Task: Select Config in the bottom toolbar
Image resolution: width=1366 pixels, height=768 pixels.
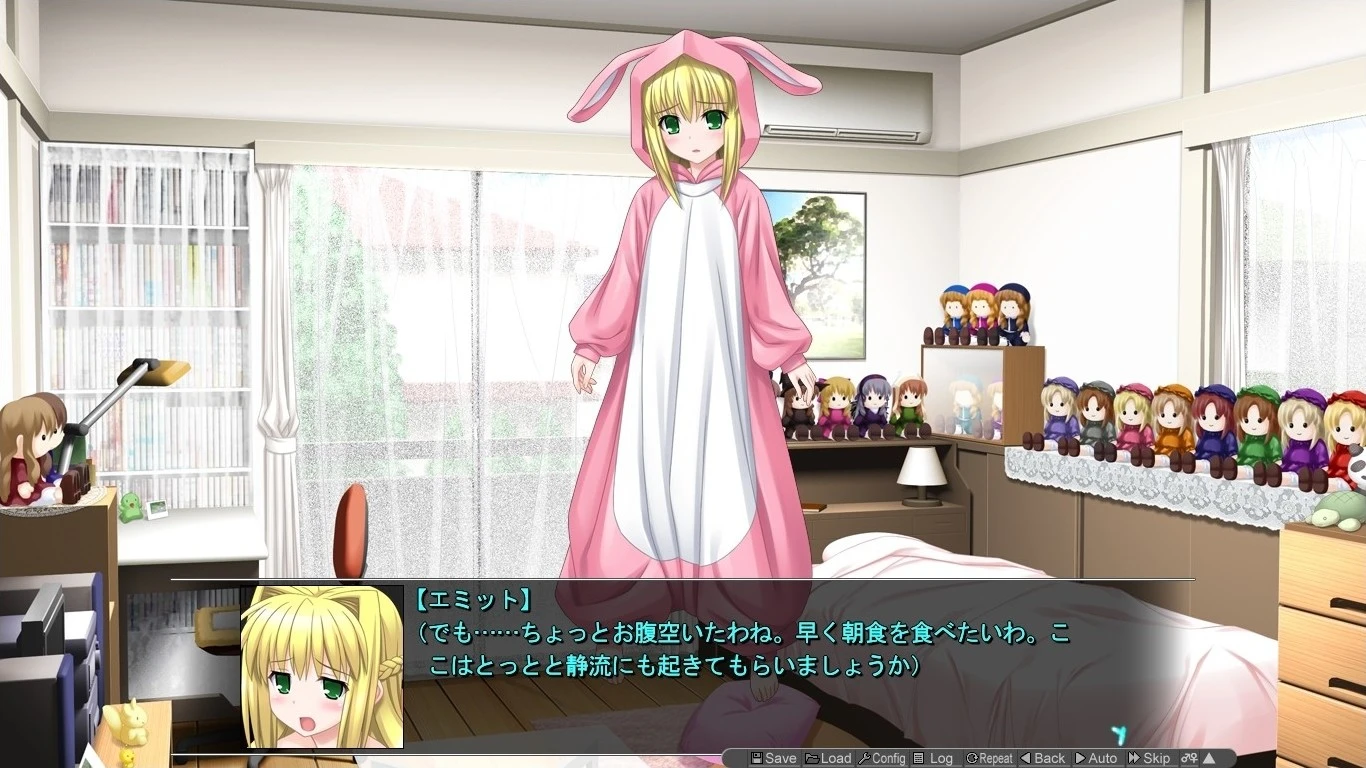Action: coord(885,758)
